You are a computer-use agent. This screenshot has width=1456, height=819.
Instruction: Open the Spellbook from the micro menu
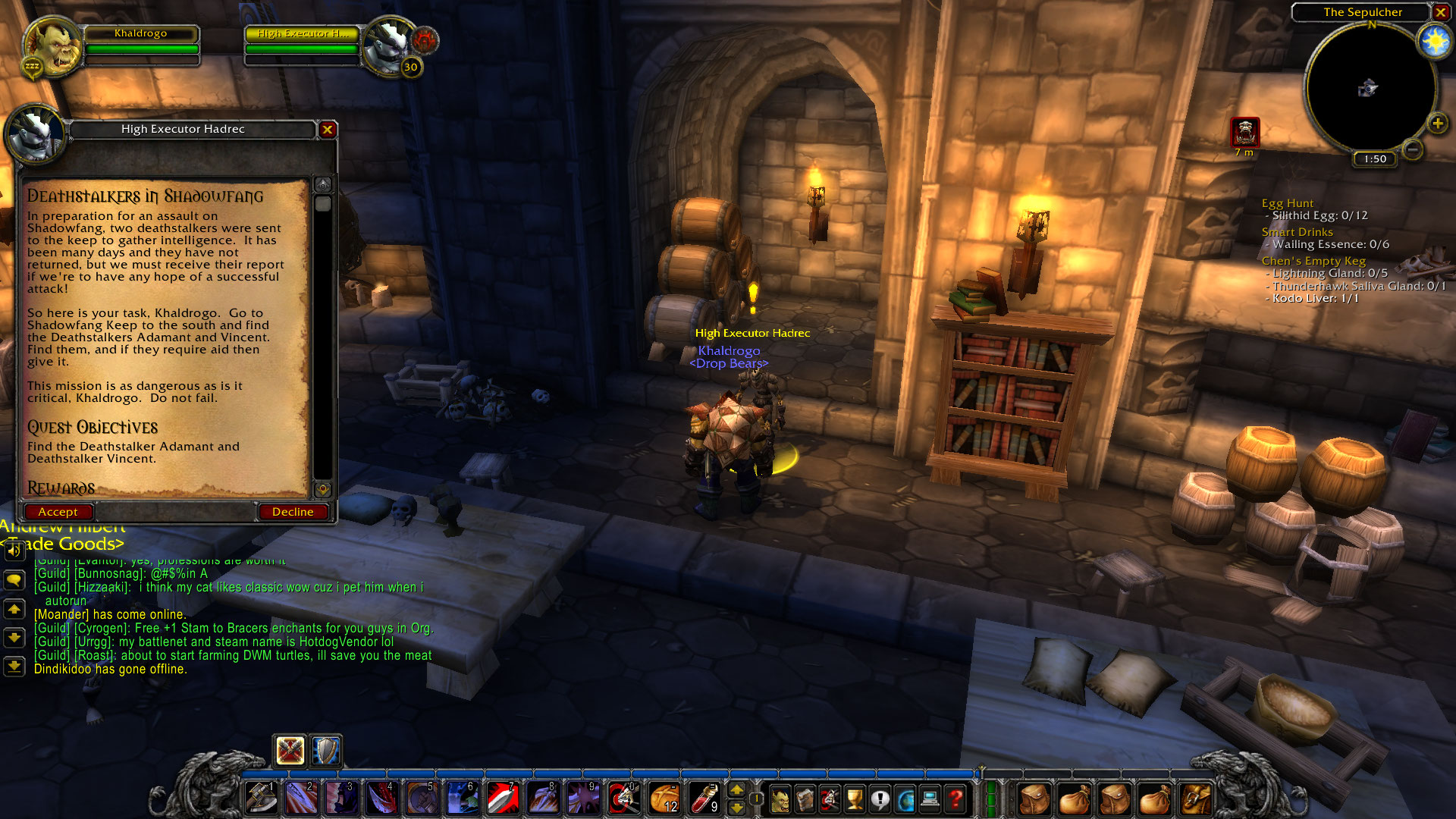point(805,798)
